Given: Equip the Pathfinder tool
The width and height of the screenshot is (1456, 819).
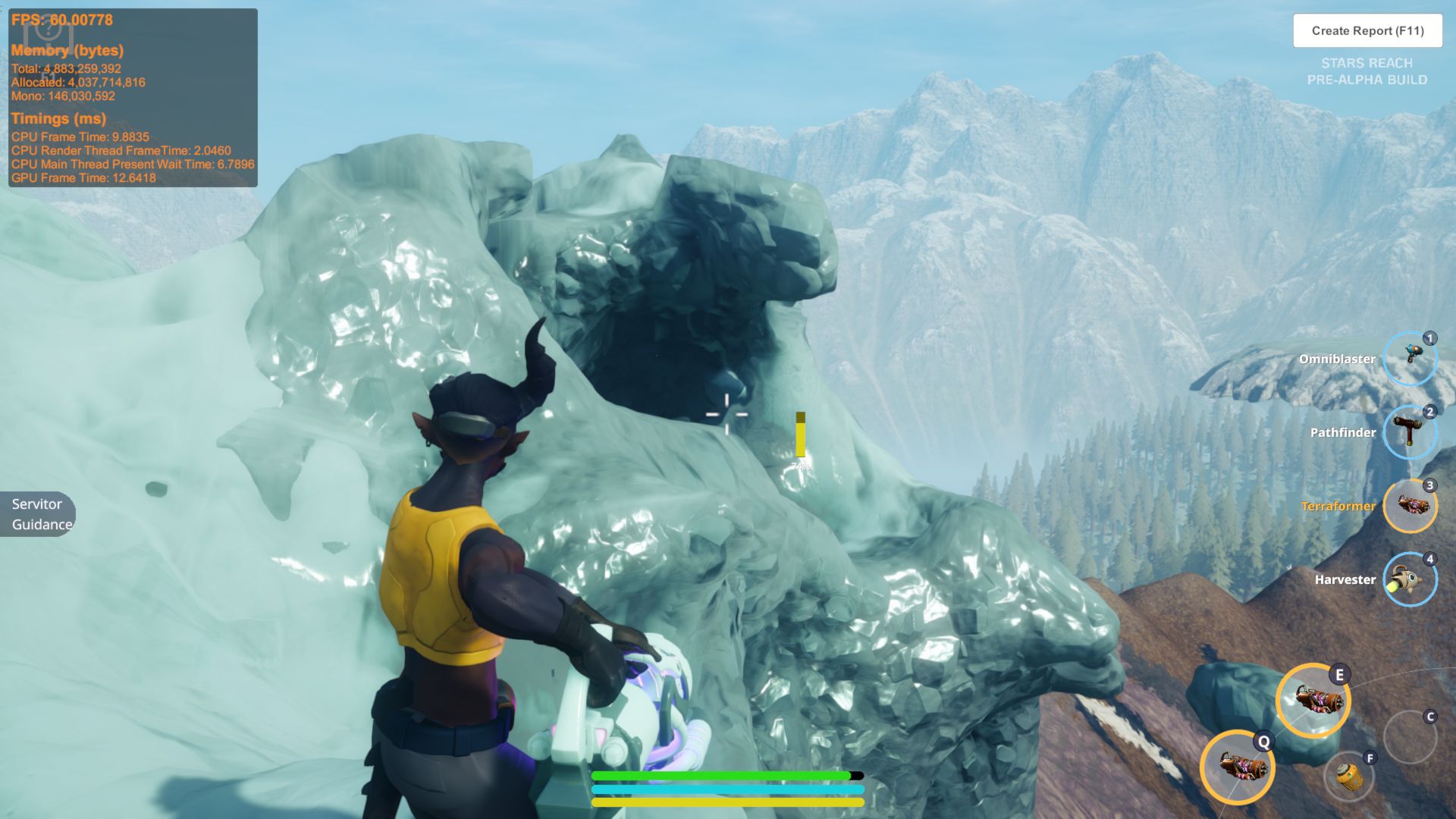Looking at the screenshot, I should pyautogui.click(x=1410, y=432).
